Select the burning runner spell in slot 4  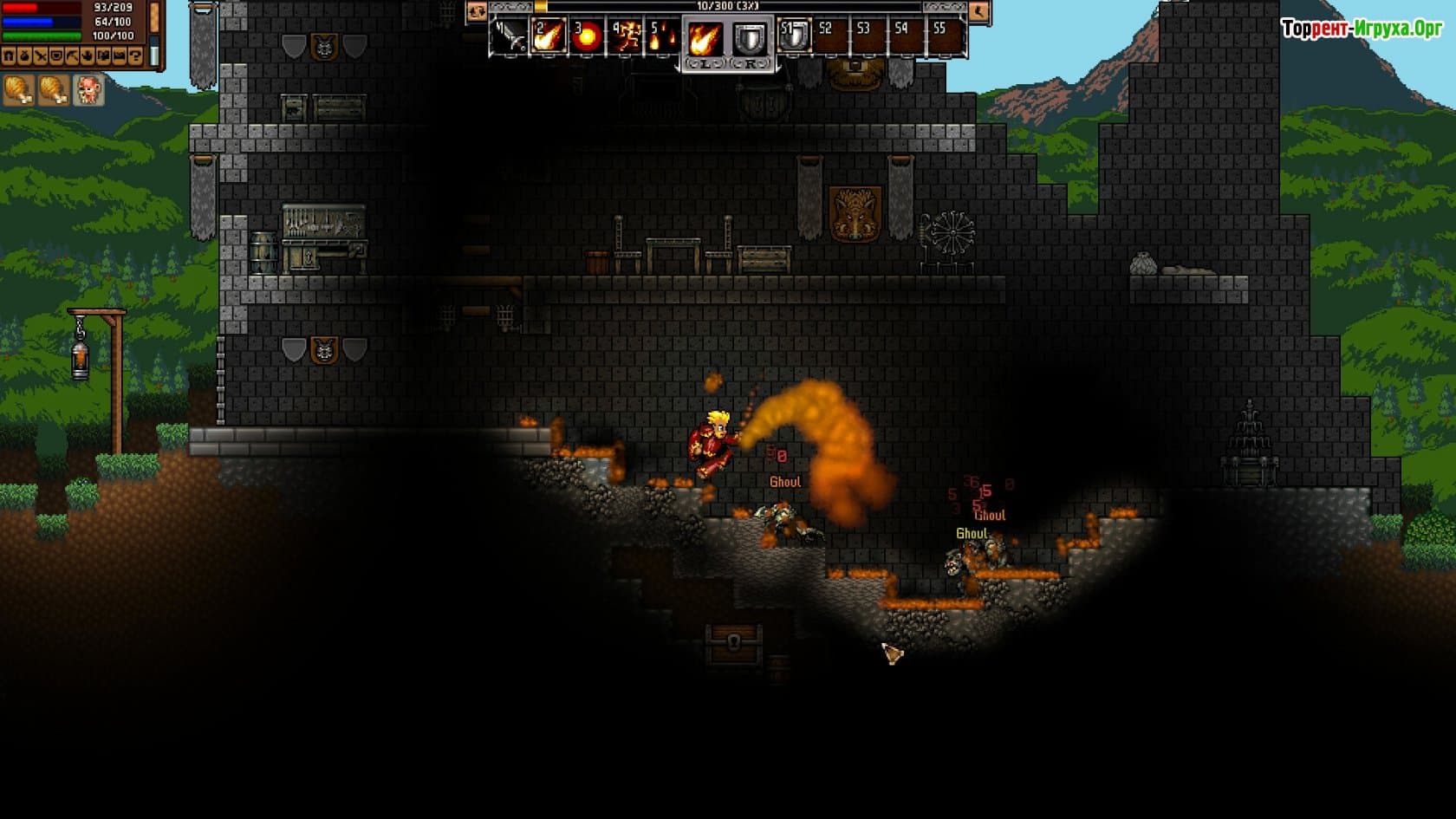(x=625, y=37)
